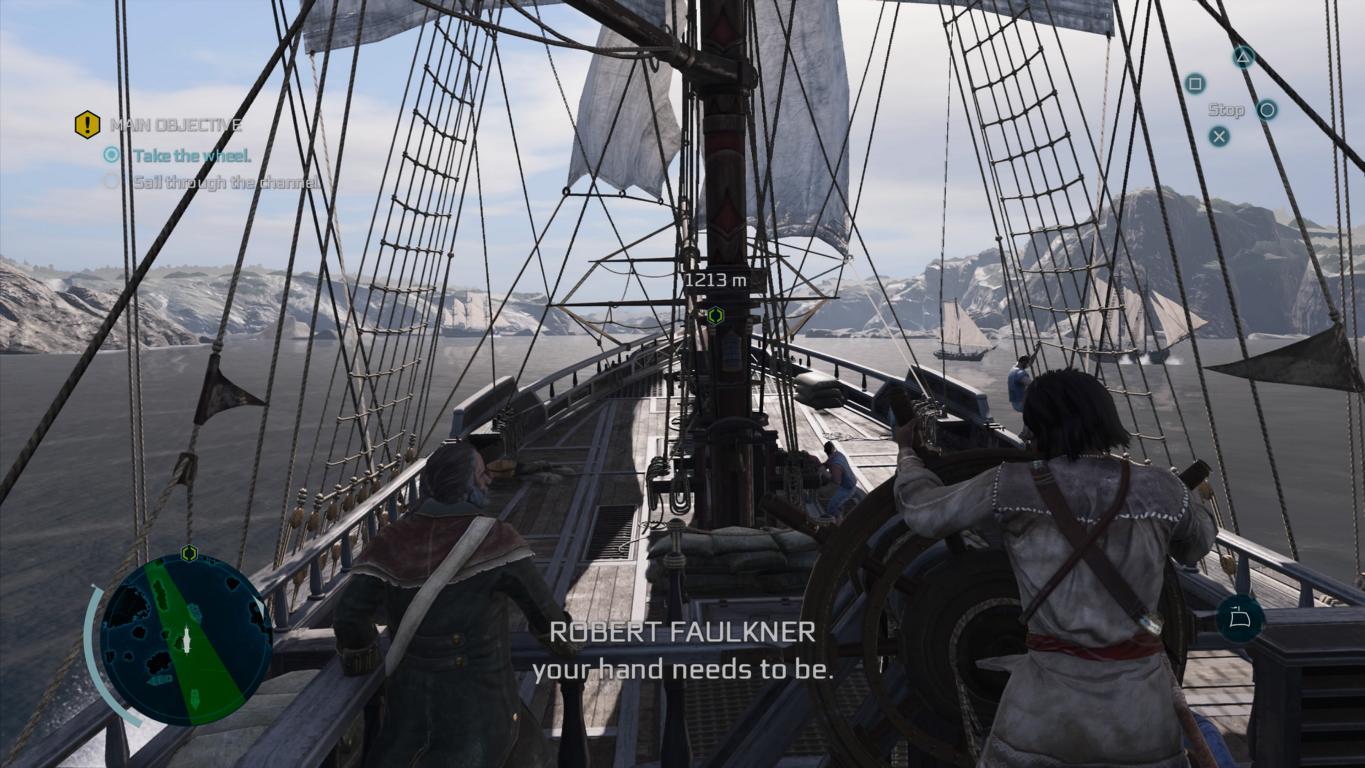Screen dimensions: 1365x768
Task: Select the Take the wheel objective
Action: click(x=192, y=155)
